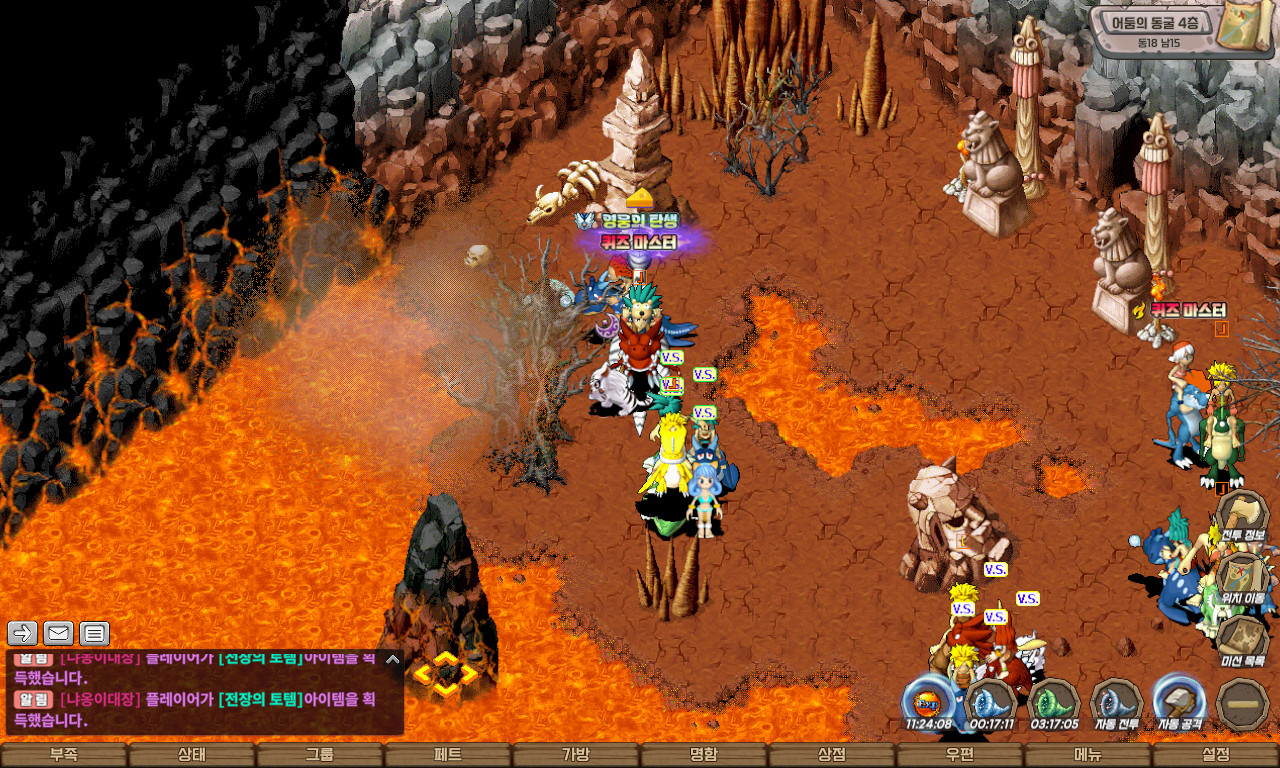Open the 페트 (pet) menu
Viewport: 1280px width, 768px height.
(448, 755)
